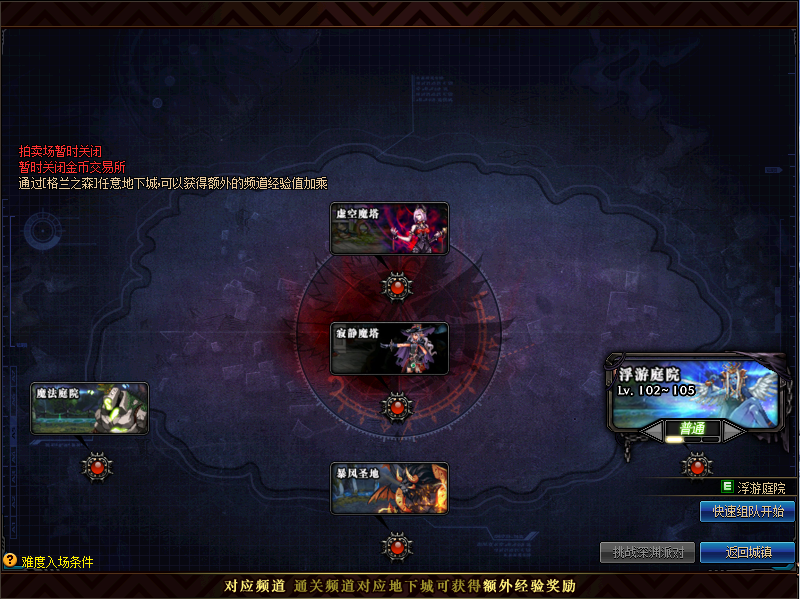800x599 pixels.
Task: Lower difficulty with the left arrow beside 普通
Action: (652, 430)
